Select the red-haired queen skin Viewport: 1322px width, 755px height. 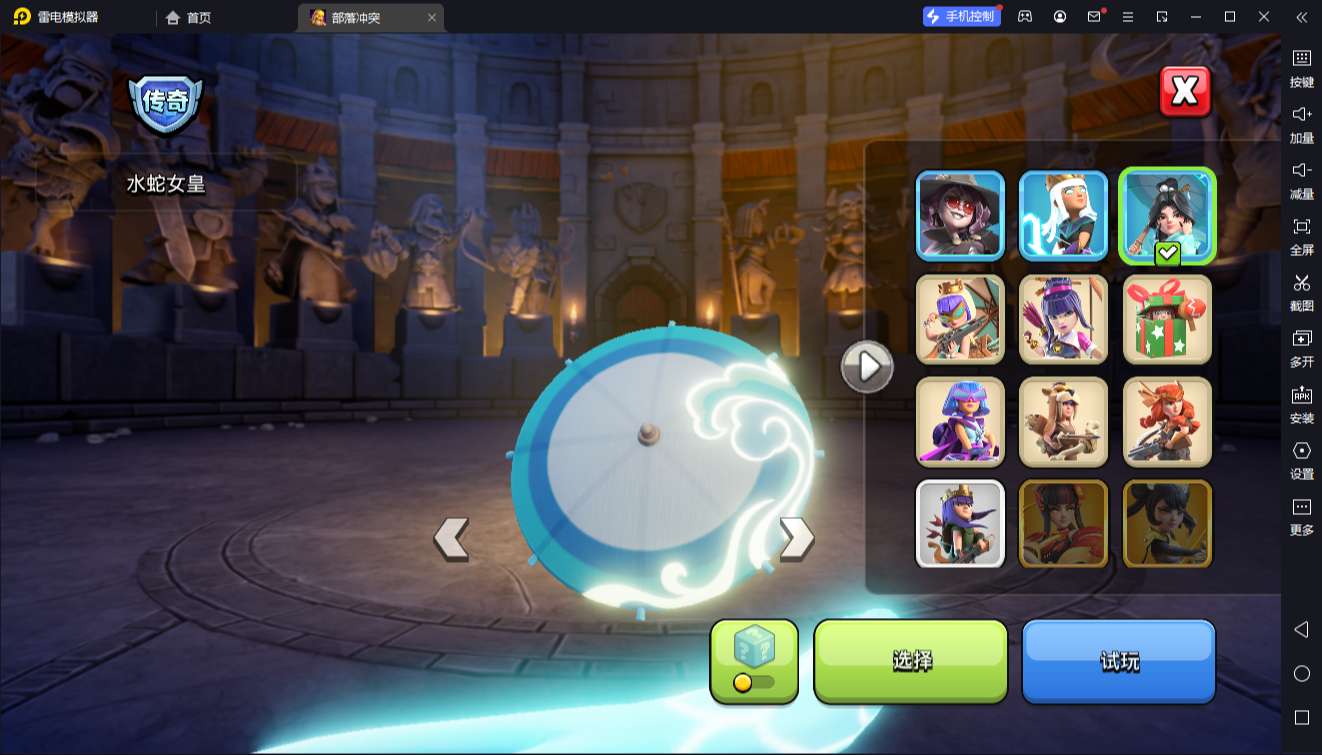[x=1167, y=421]
